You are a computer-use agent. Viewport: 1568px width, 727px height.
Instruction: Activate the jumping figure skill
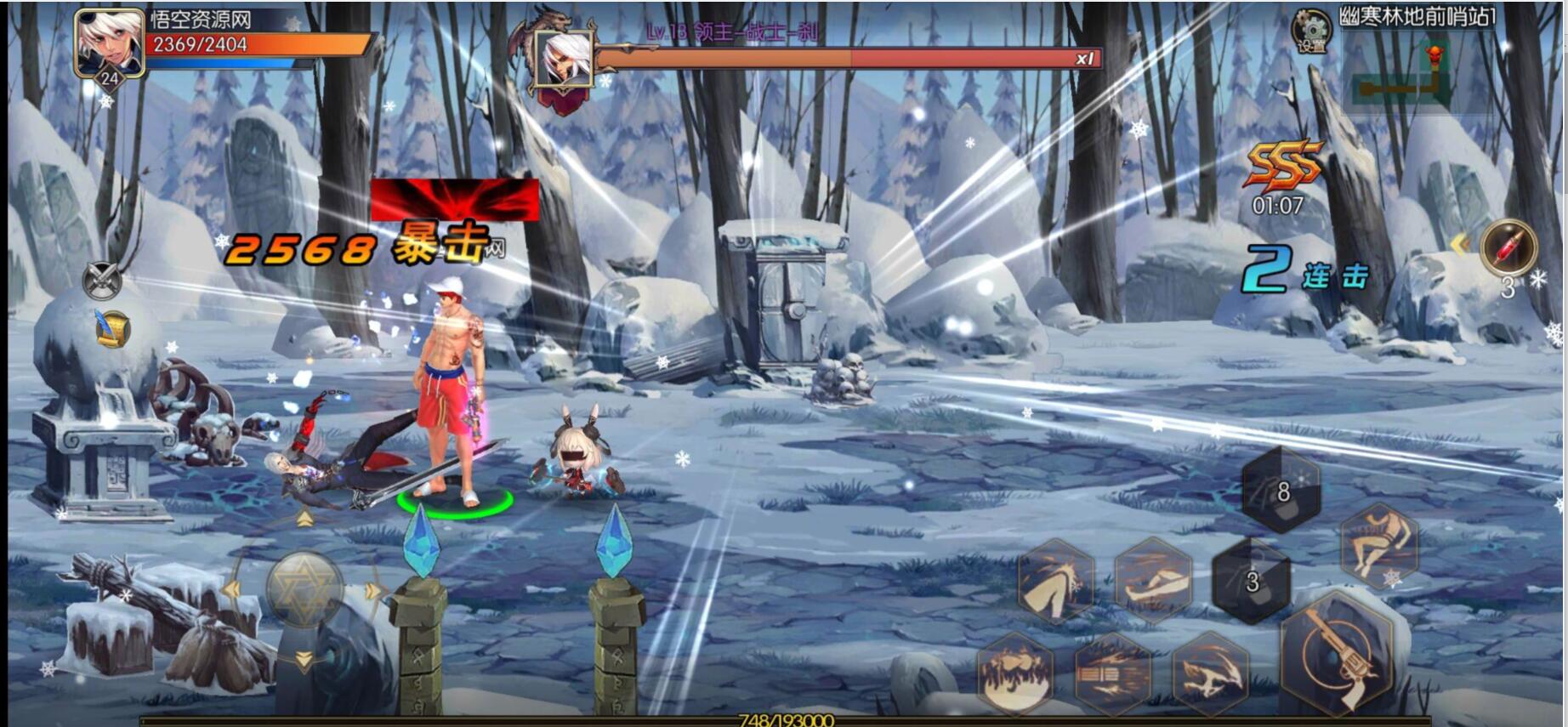(x=1378, y=545)
